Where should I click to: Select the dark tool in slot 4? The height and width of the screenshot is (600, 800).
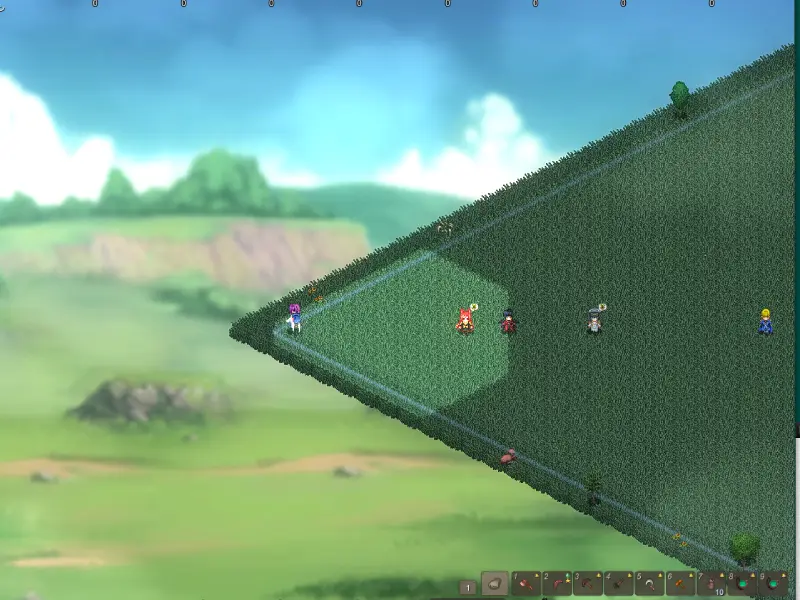pyautogui.click(x=619, y=584)
